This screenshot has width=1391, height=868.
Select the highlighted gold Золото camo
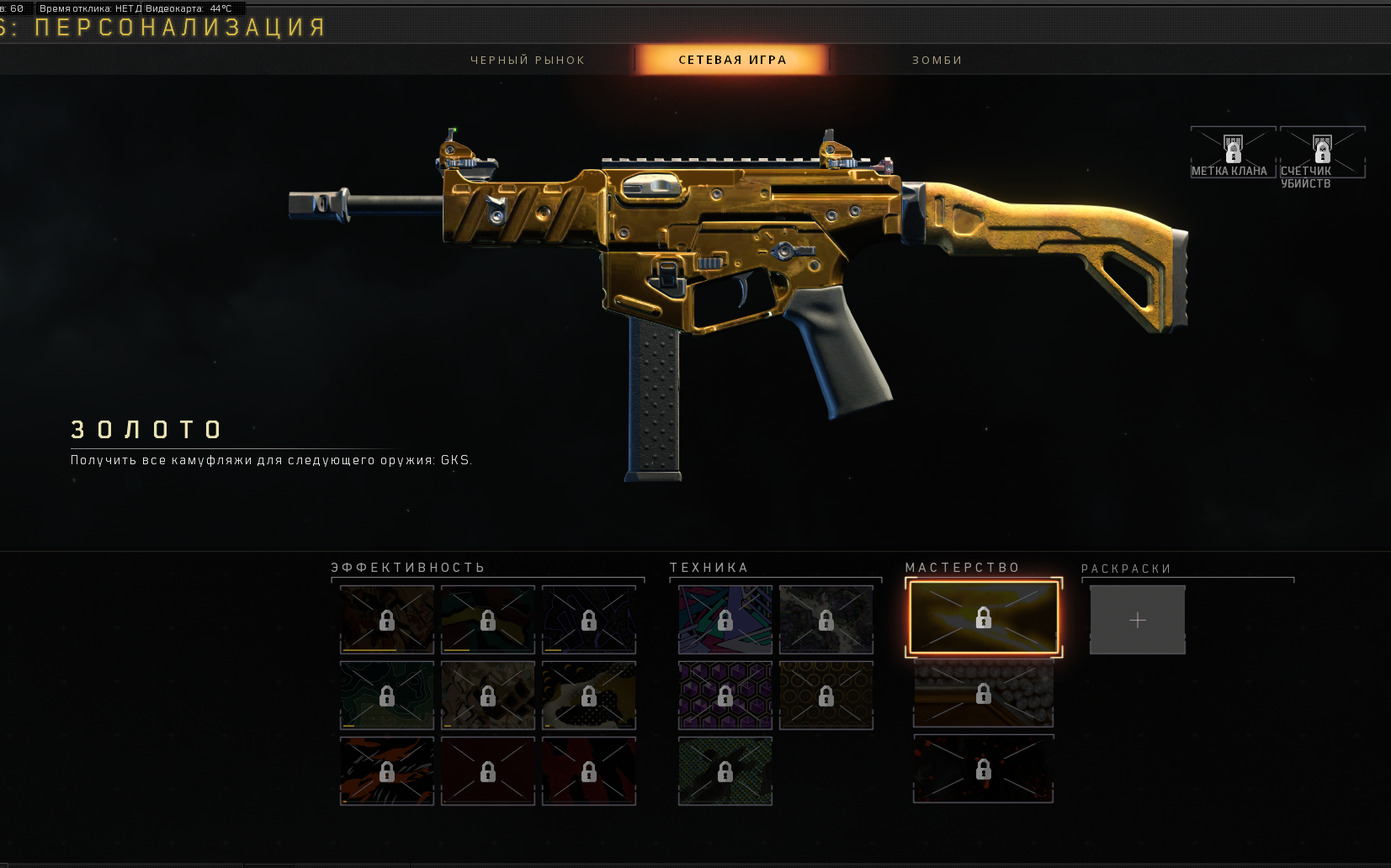click(983, 618)
